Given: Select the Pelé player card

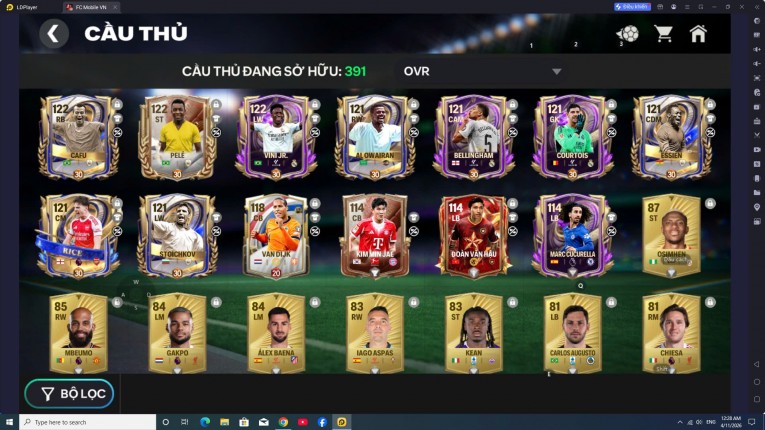Looking at the screenshot, I should [x=177, y=136].
